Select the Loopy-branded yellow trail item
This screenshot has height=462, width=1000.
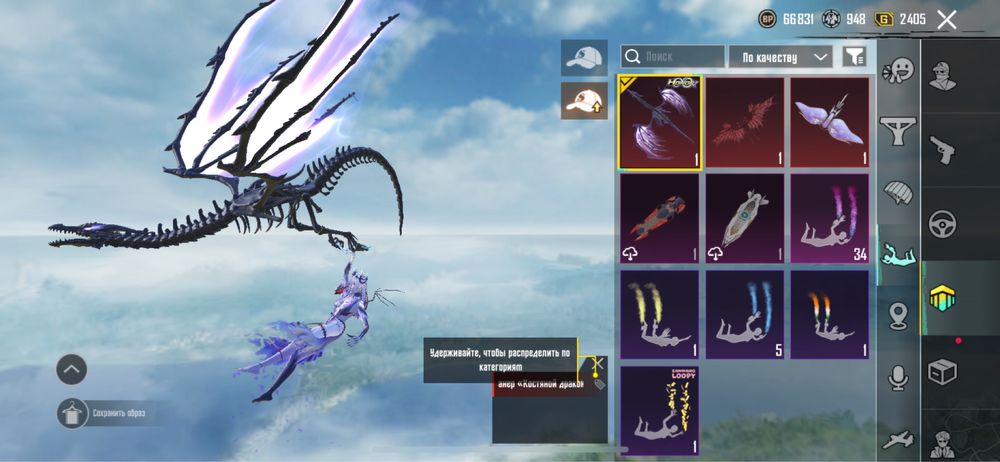[x=659, y=408]
